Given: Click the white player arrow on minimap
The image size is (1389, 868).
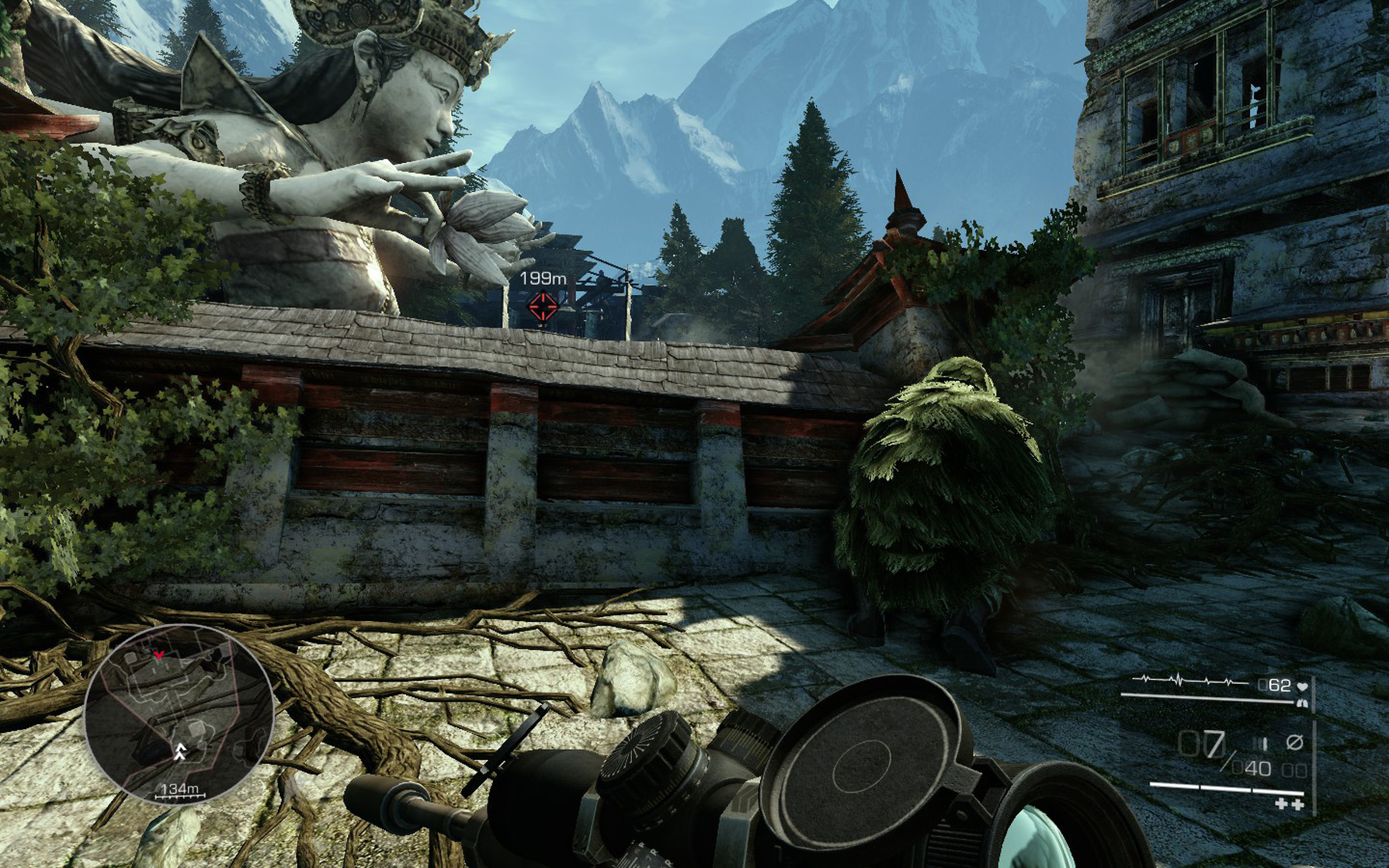Looking at the screenshot, I should click(181, 750).
